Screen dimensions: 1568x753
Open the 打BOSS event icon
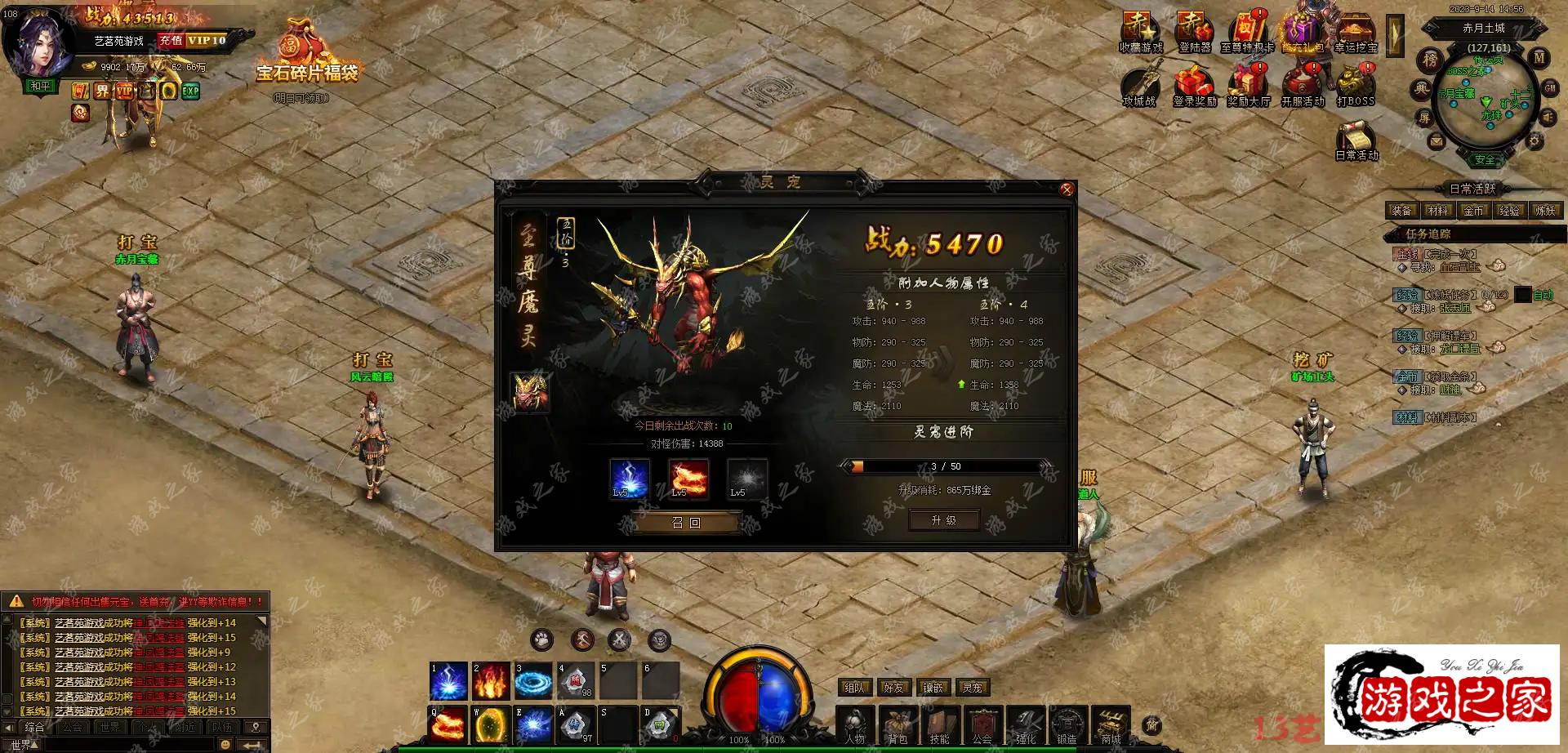(1356, 86)
